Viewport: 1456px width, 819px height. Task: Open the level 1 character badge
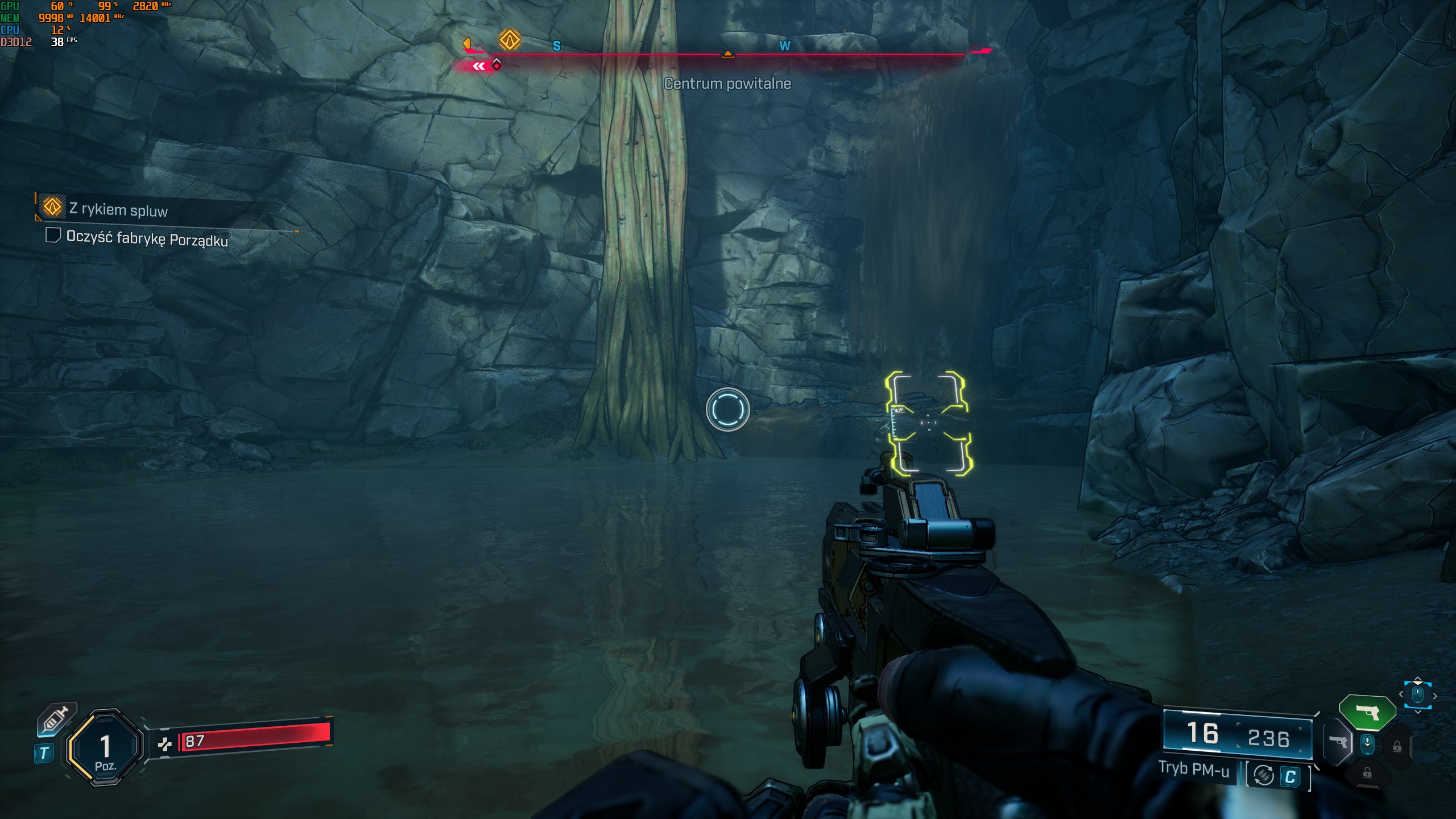tap(105, 747)
